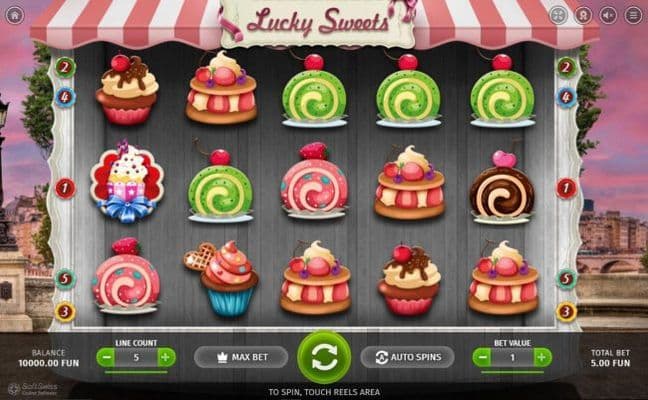
Task: Lower the bet value
Action: [x=481, y=357]
